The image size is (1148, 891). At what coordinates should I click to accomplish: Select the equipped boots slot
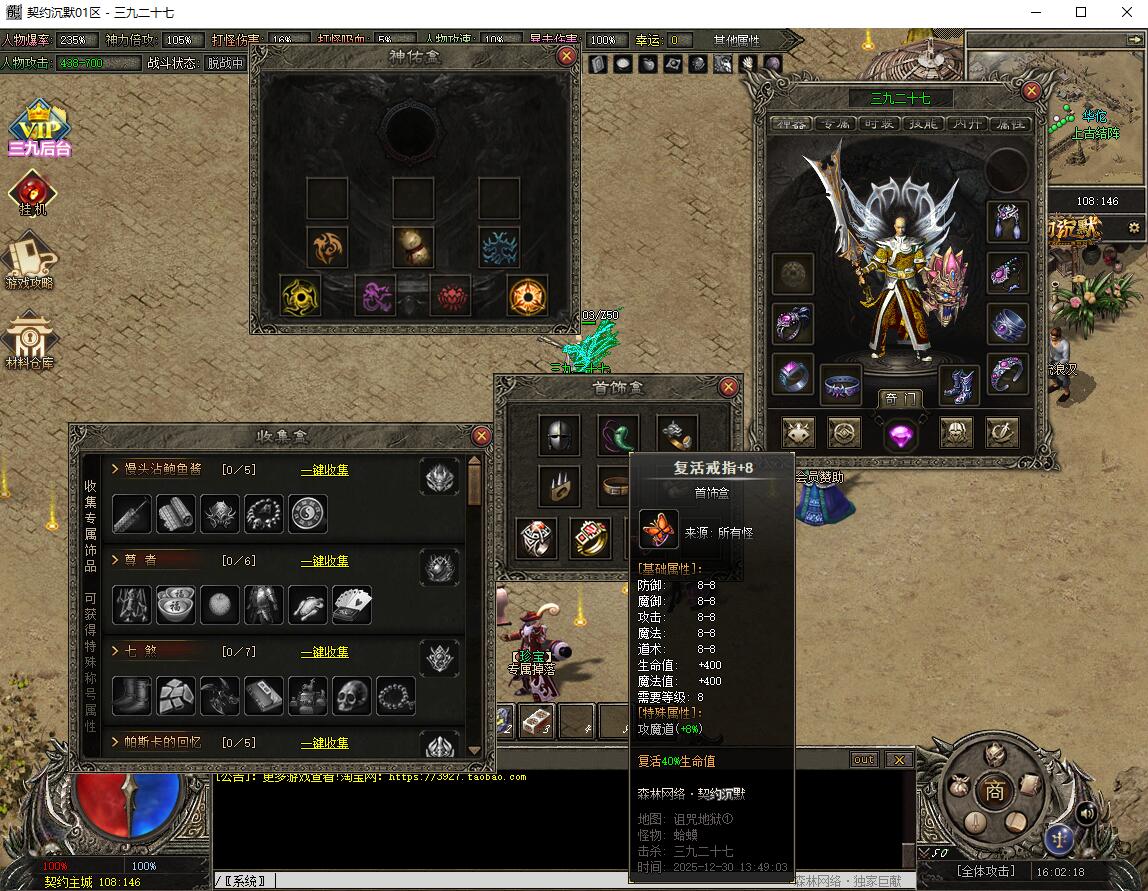pos(958,385)
